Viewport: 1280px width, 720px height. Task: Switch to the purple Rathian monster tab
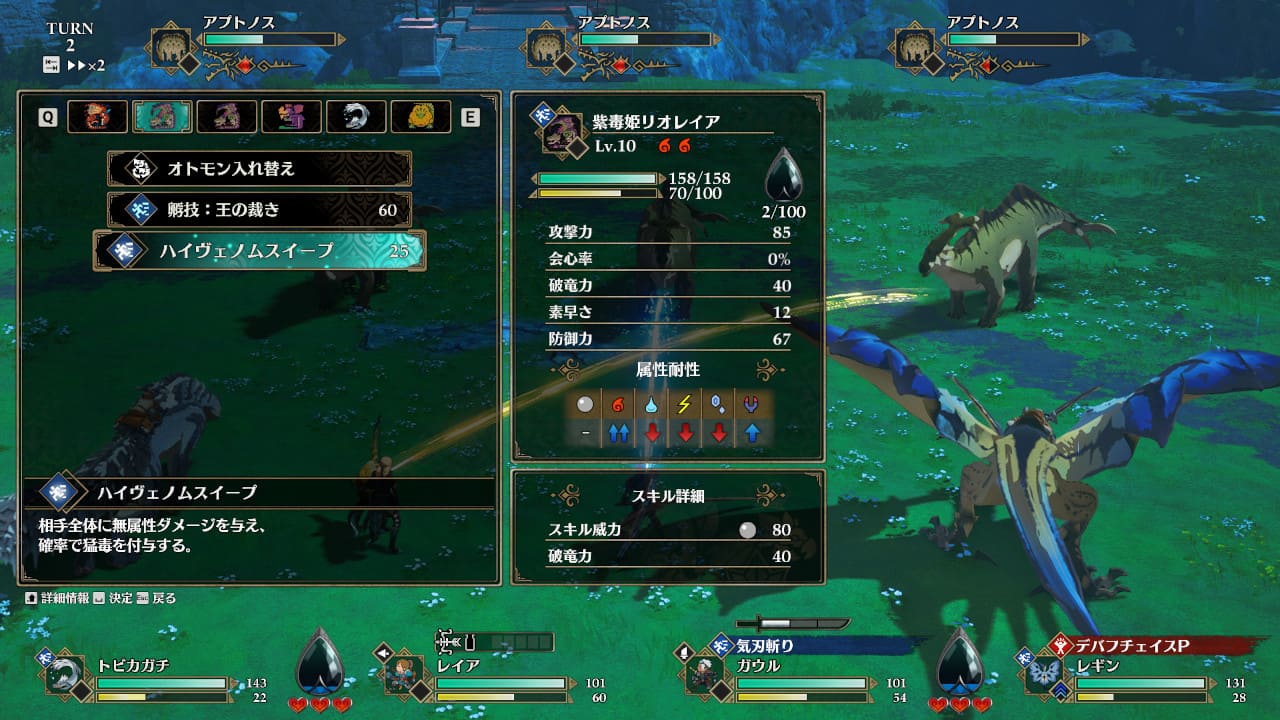[x=227, y=117]
